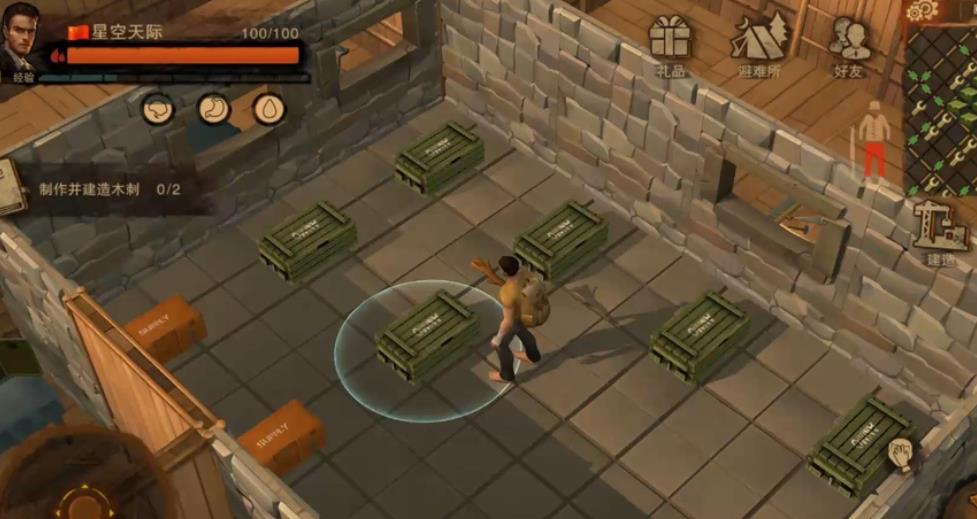Screen dimensions: 977x519
Task: Open the 好友 friends list
Action: point(849,43)
